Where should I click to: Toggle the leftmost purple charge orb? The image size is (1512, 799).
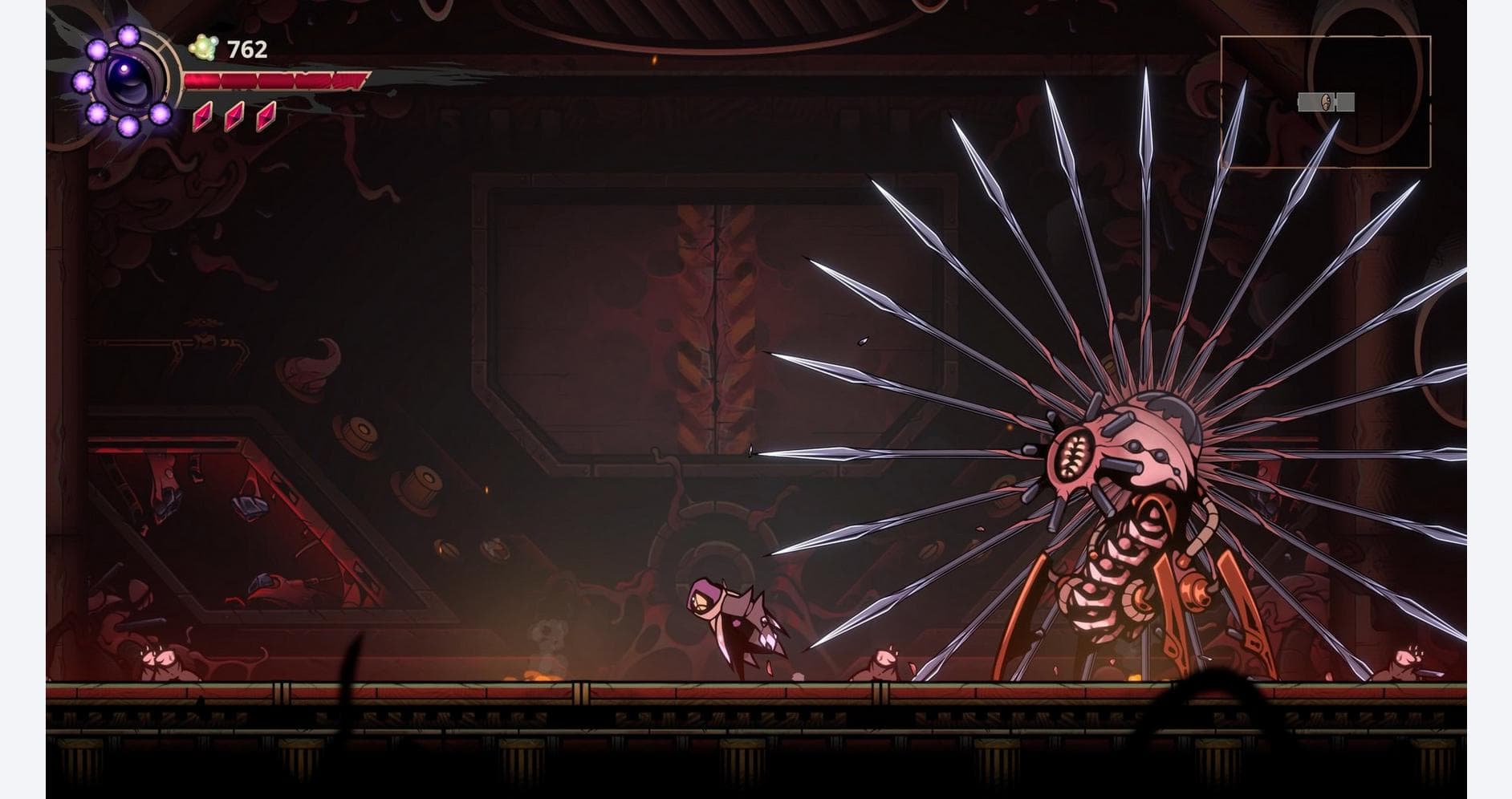(x=83, y=83)
